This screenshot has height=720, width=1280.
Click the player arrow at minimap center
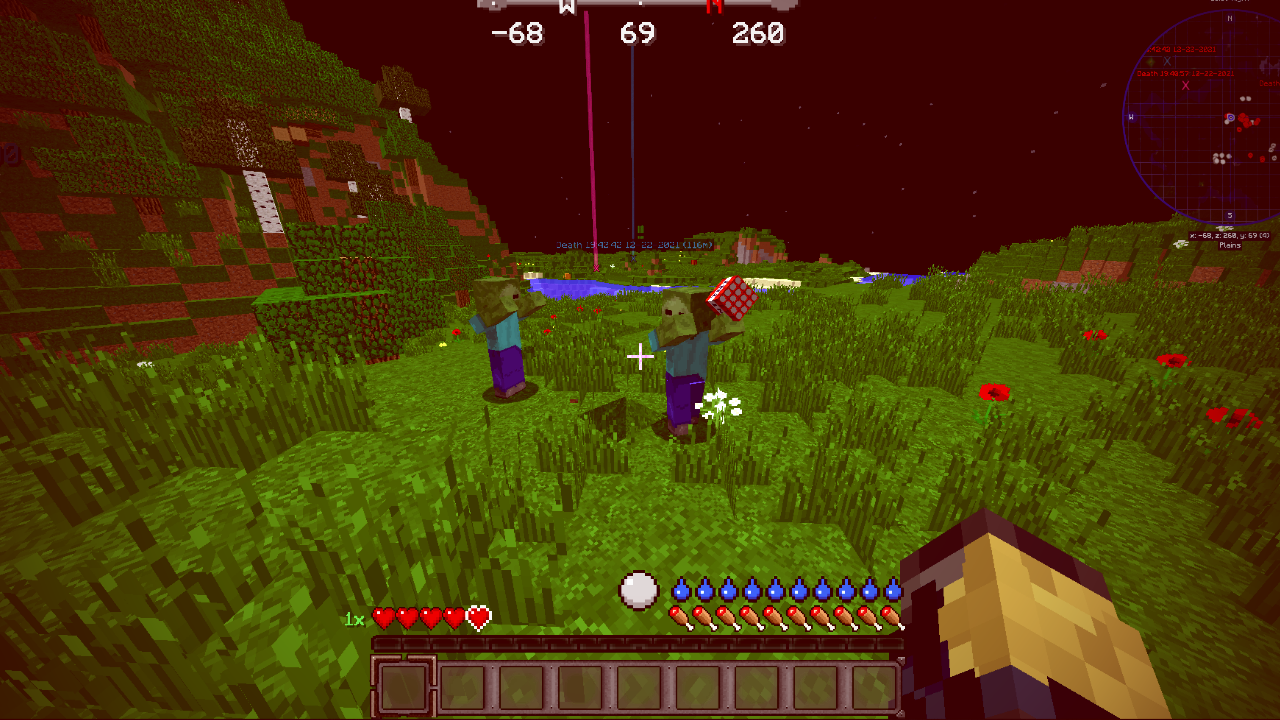(1230, 117)
